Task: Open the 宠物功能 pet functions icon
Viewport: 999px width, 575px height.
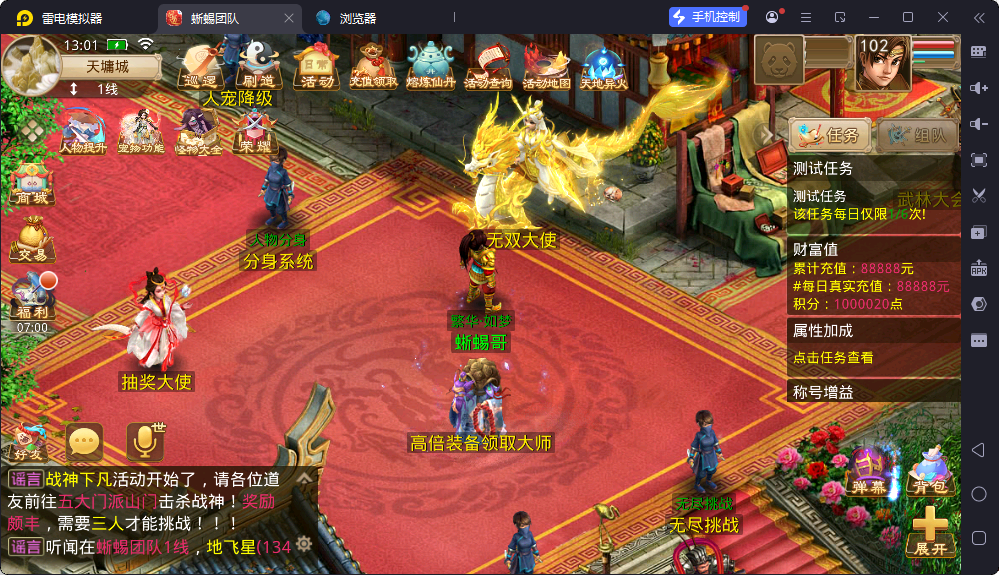Action: [x=141, y=131]
